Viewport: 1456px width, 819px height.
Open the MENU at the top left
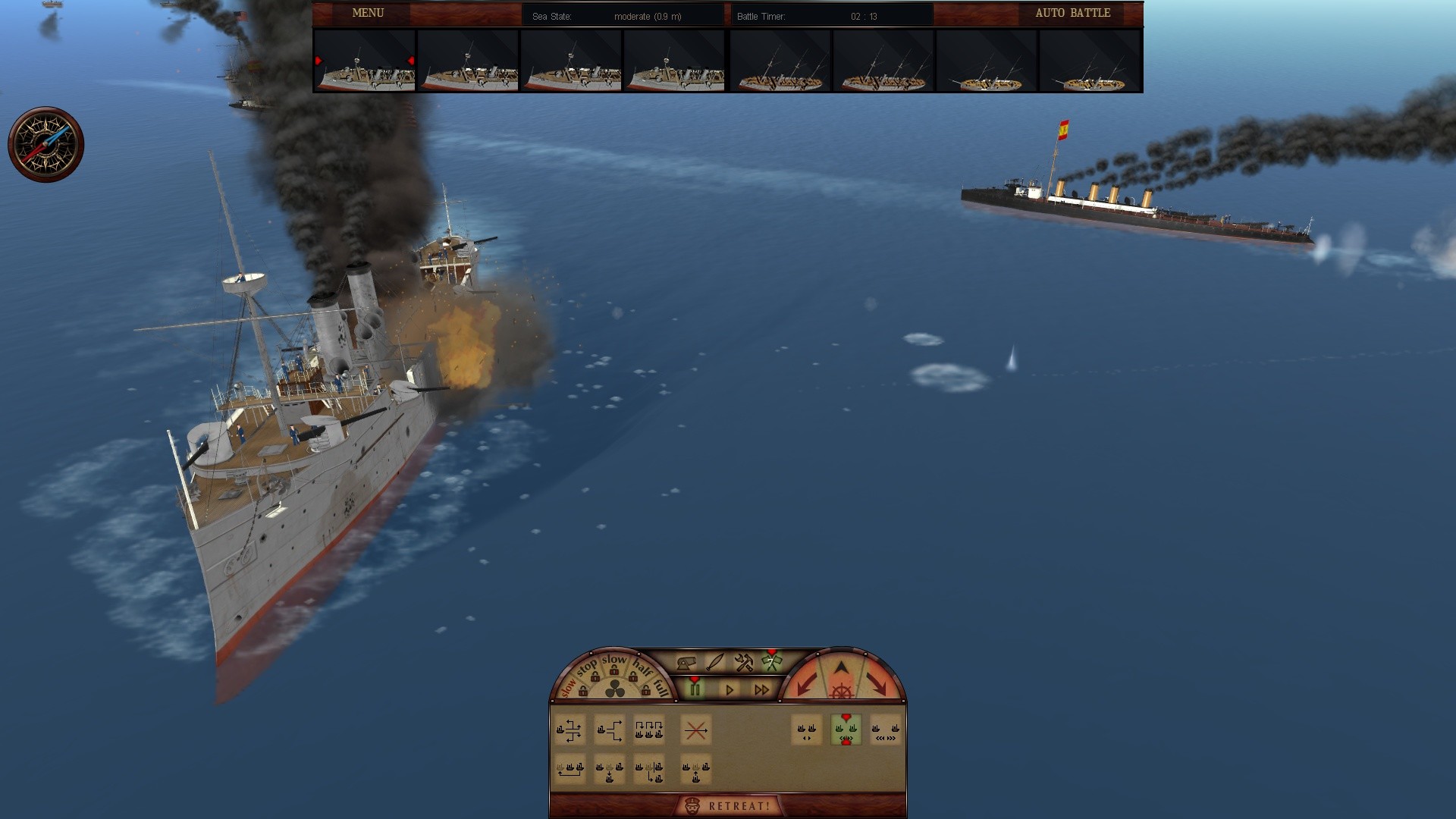pyautogui.click(x=366, y=13)
